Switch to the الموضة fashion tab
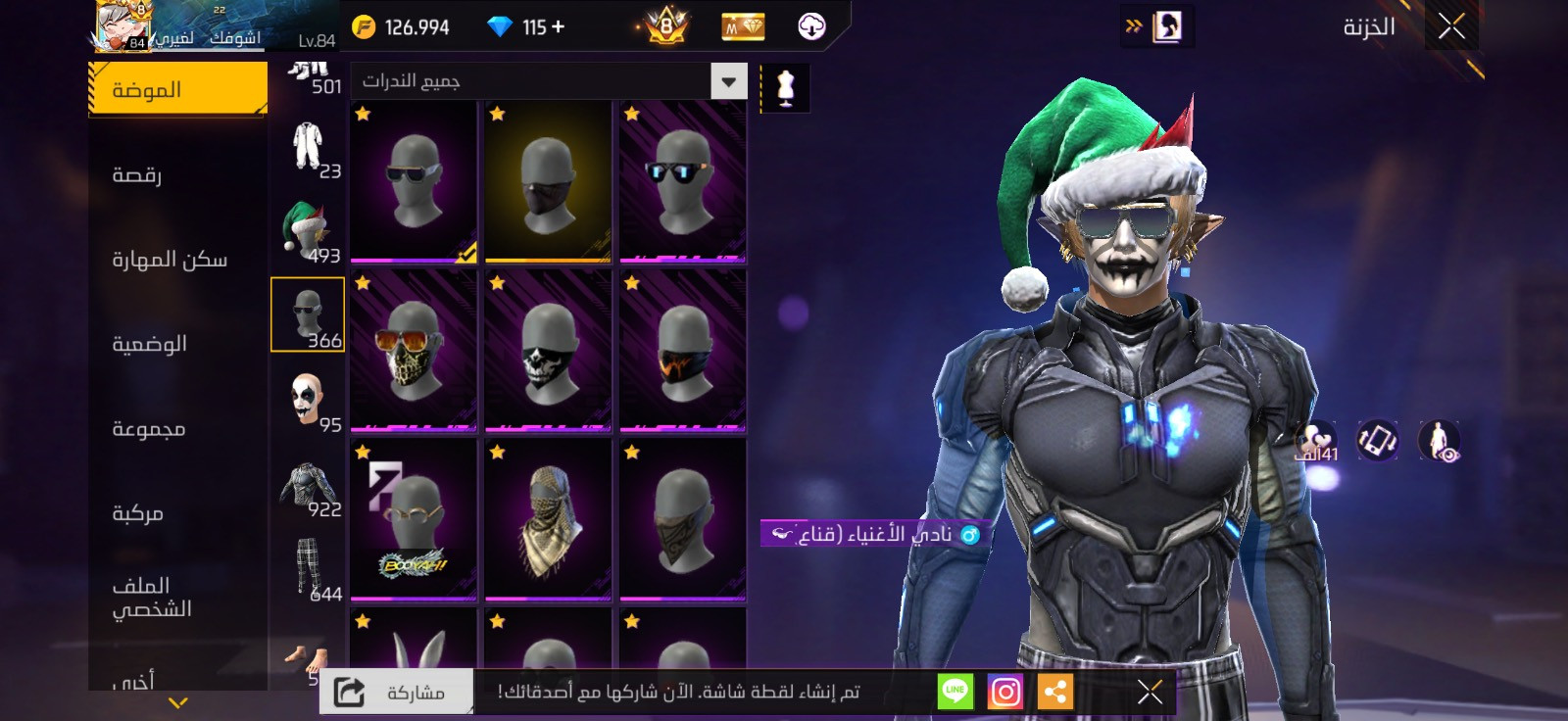 pyautogui.click(x=177, y=90)
